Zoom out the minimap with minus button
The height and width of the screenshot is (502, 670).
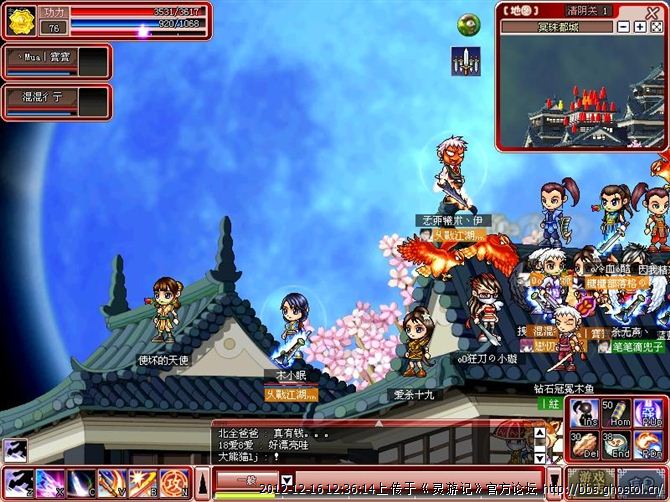[624, 27]
